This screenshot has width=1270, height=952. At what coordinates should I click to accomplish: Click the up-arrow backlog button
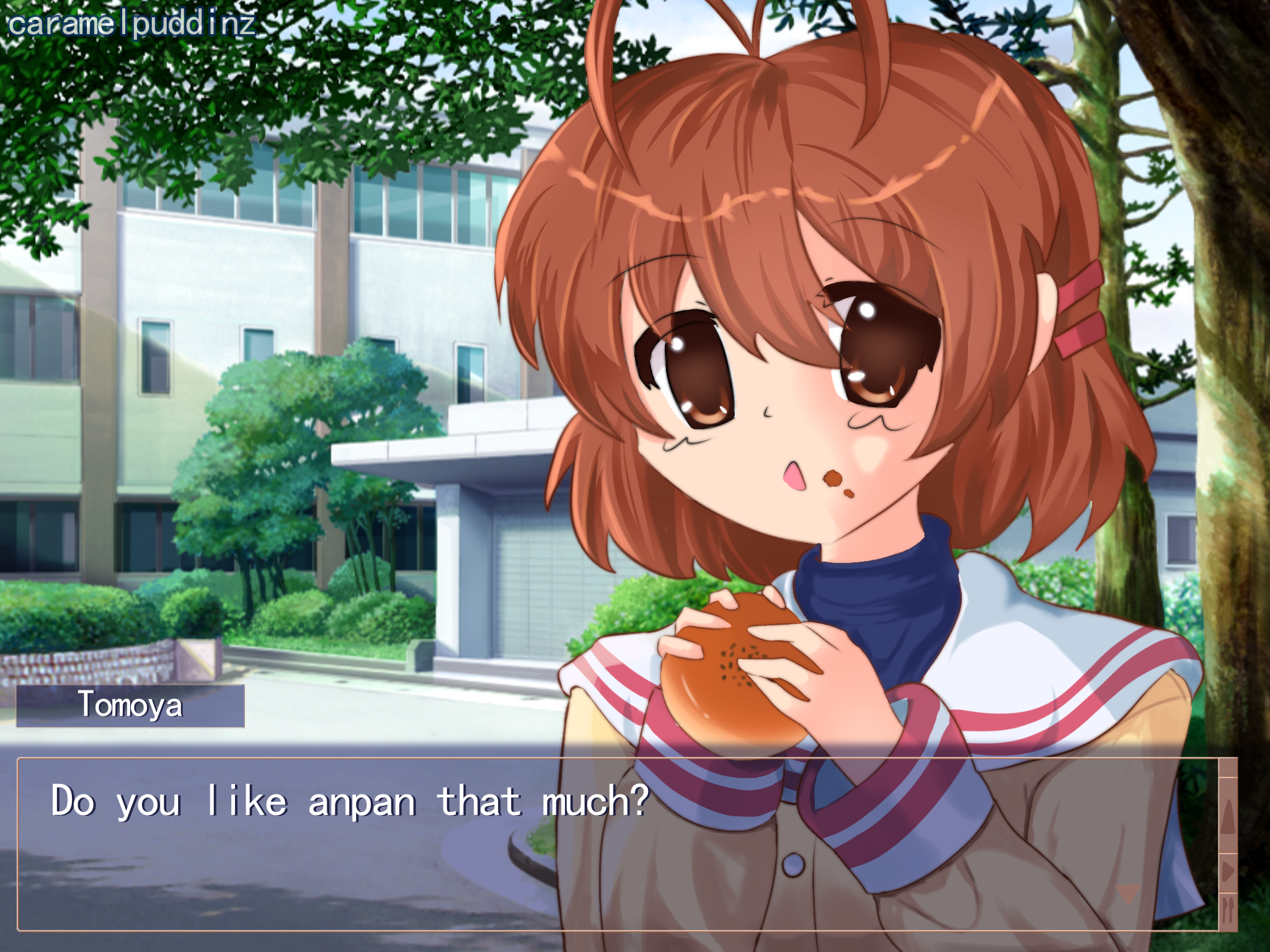(x=1228, y=816)
